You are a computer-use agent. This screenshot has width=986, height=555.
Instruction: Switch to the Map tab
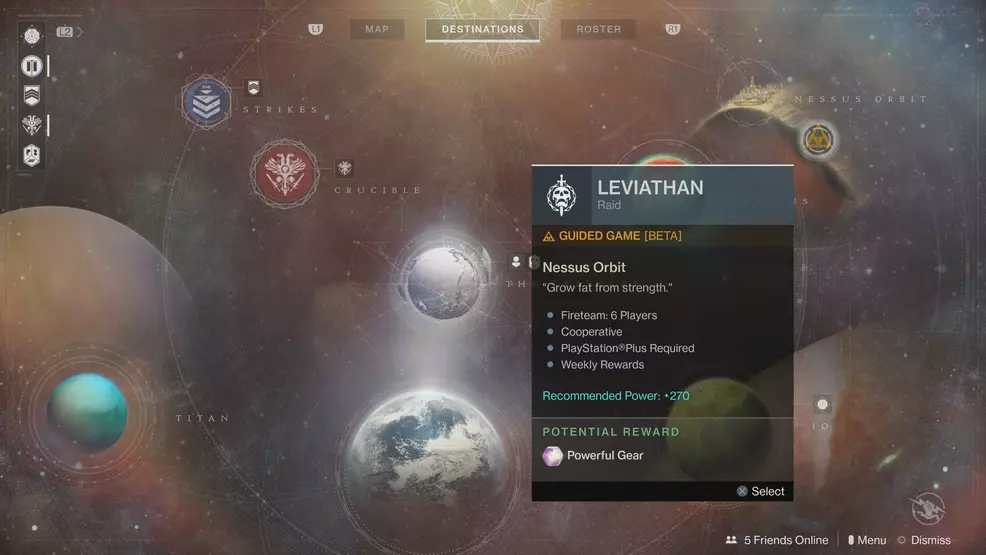tap(377, 29)
